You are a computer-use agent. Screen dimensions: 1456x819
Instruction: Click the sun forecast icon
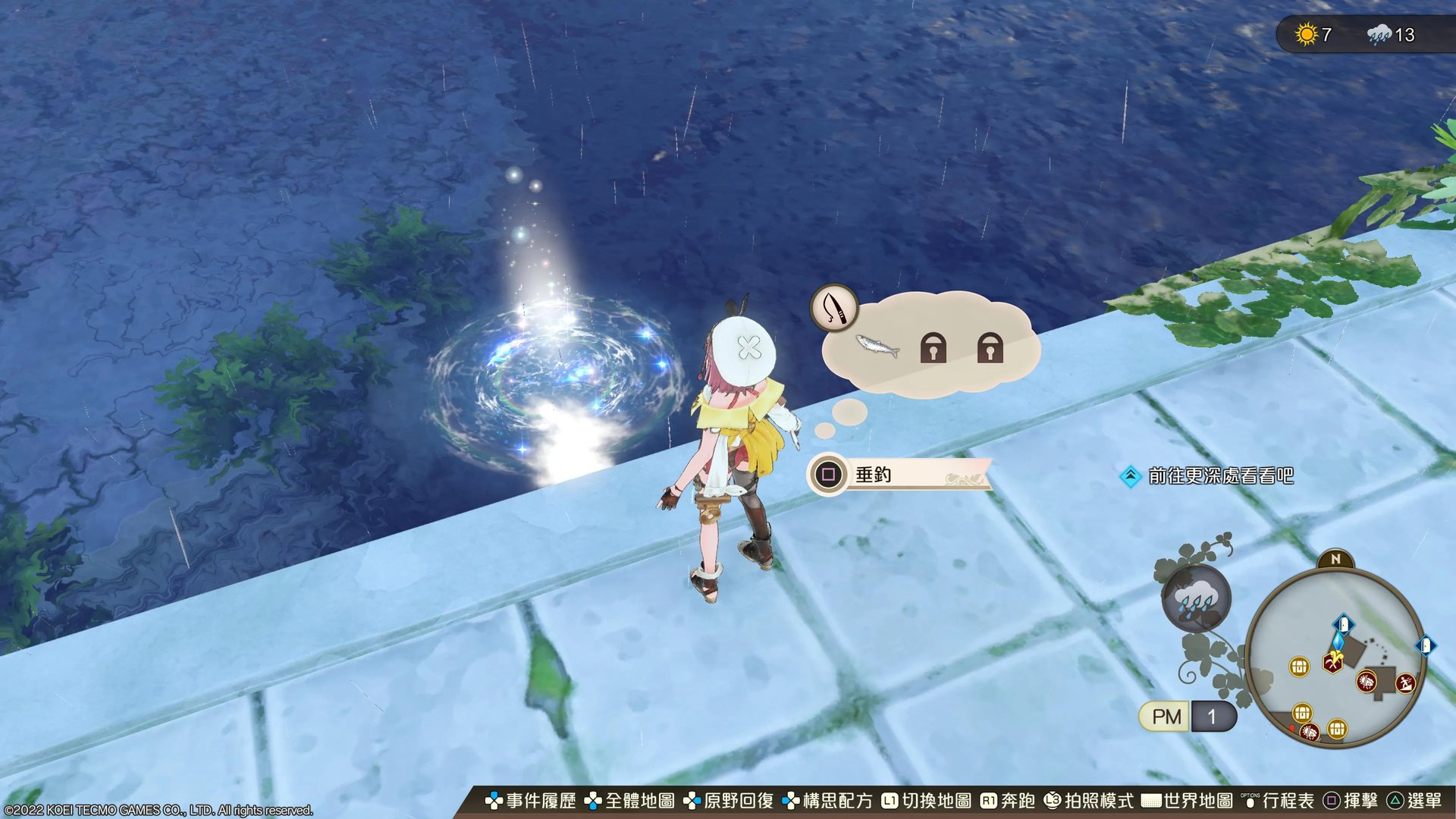(x=1307, y=35)
